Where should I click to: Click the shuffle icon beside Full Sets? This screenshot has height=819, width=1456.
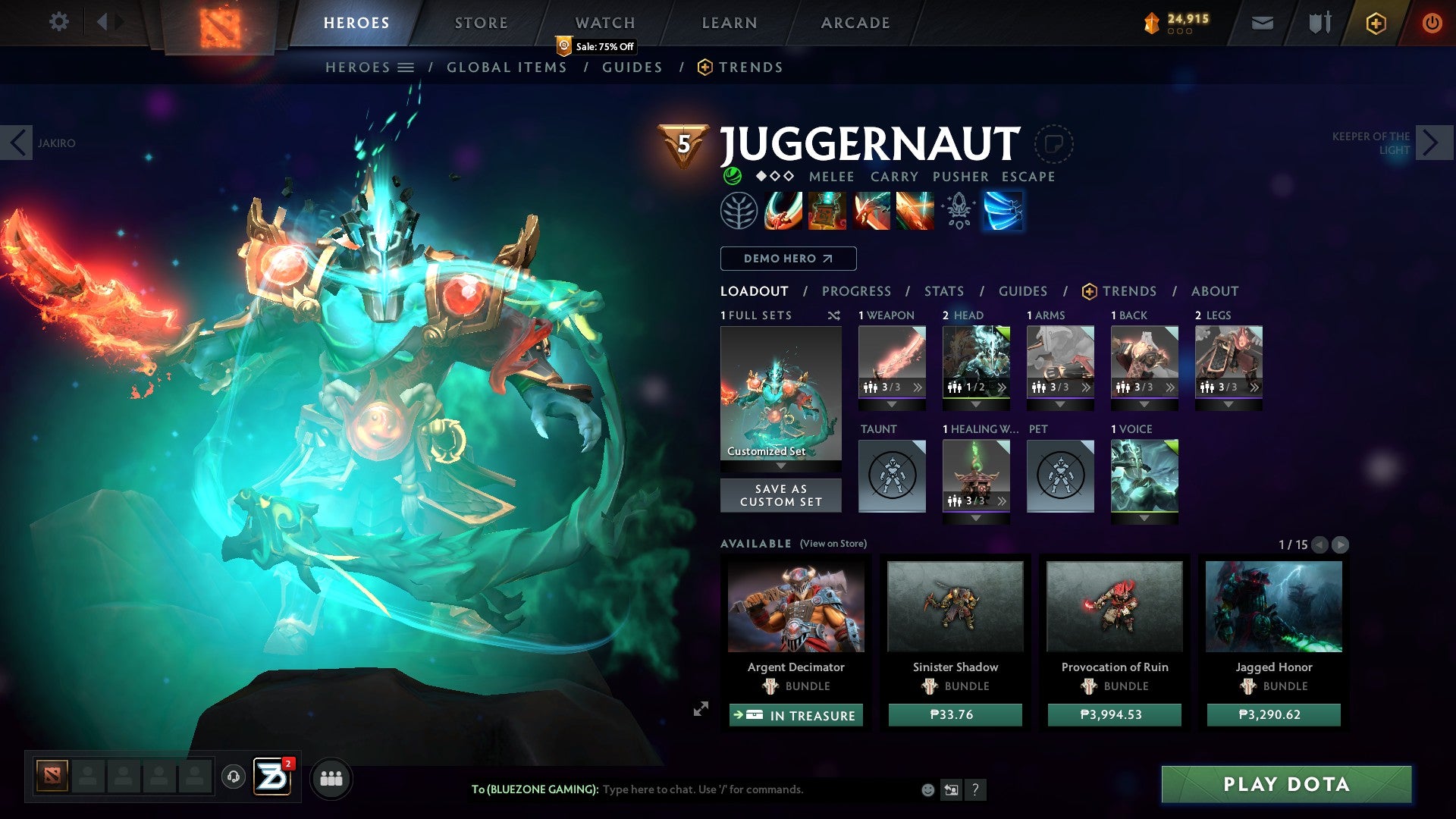pyautogui.click(x=833, y=315)
